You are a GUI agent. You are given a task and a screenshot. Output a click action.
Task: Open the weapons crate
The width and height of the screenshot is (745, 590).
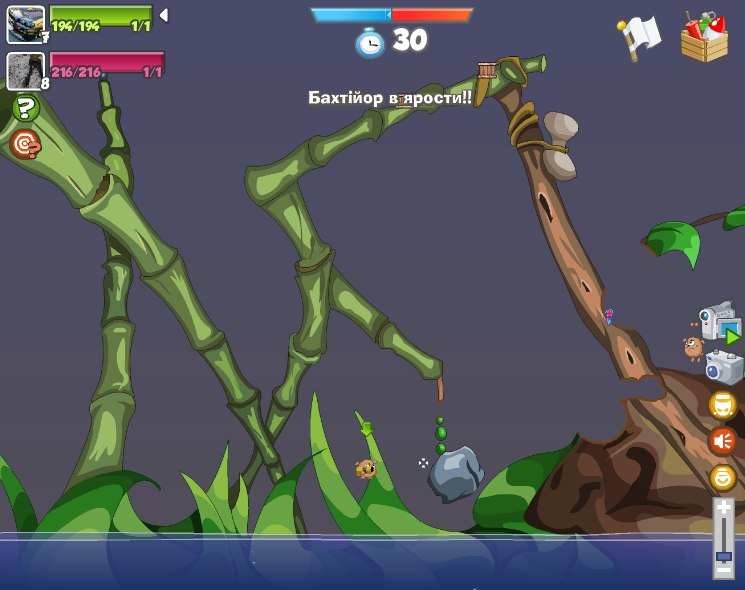[x=704, y=38]
